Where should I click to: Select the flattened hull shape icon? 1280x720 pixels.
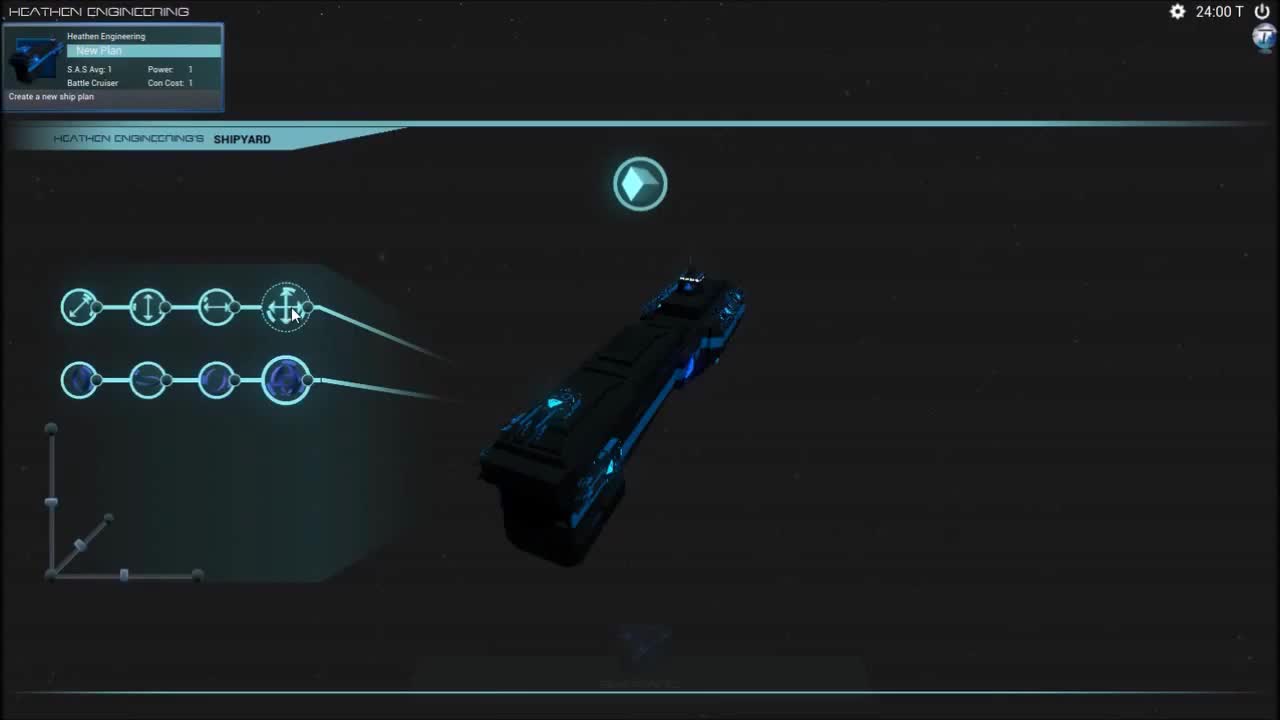[148, 380]
